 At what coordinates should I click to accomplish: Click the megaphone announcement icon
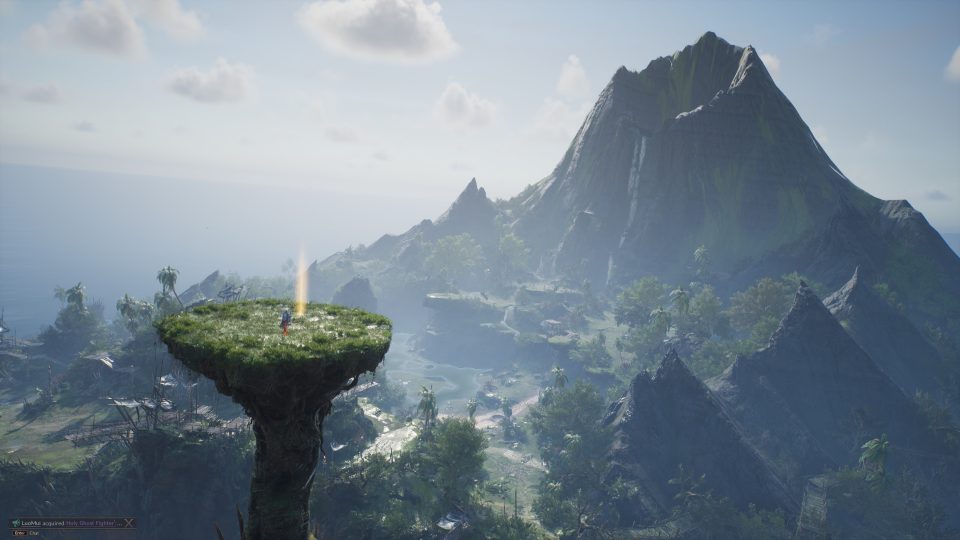click(16, 522)
